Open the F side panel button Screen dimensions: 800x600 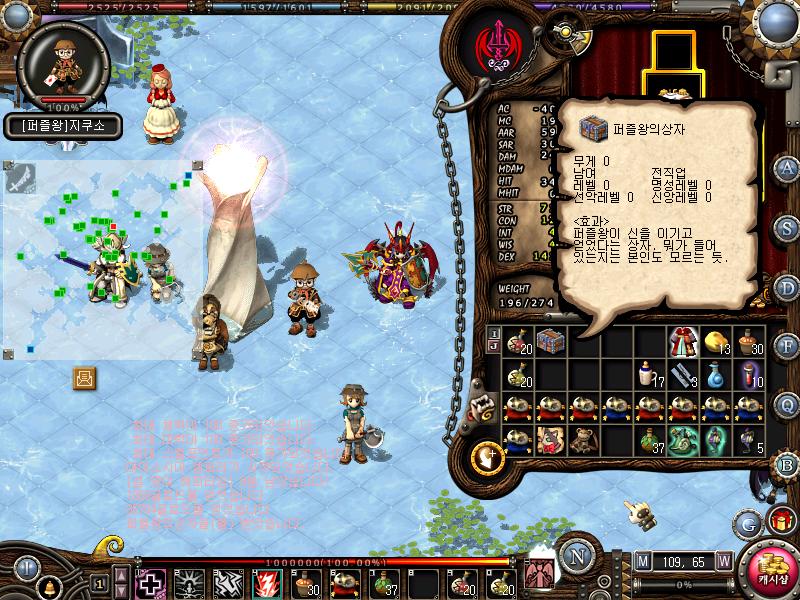pos(788,346)
